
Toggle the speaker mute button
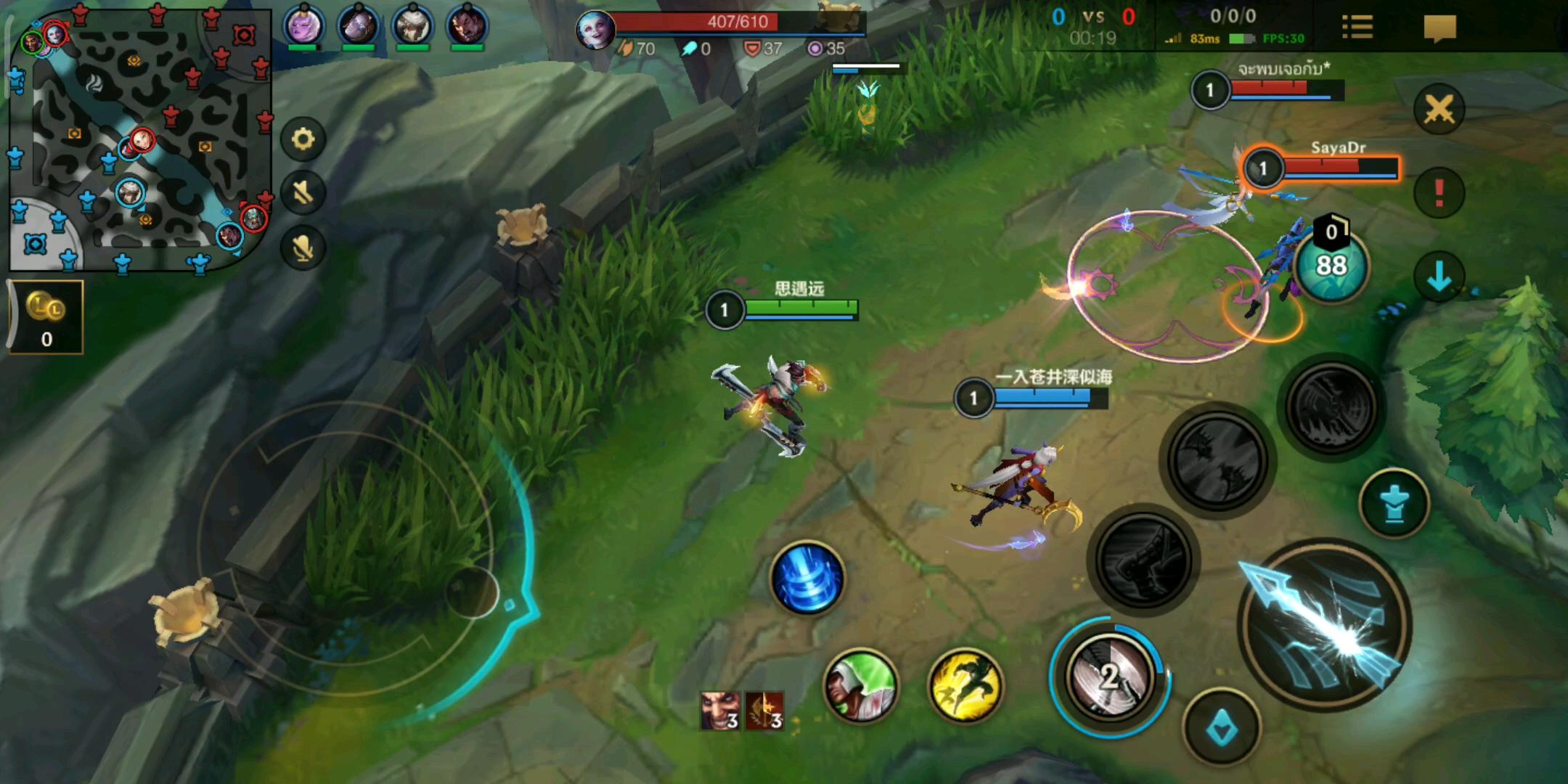(x=303, y=193)
